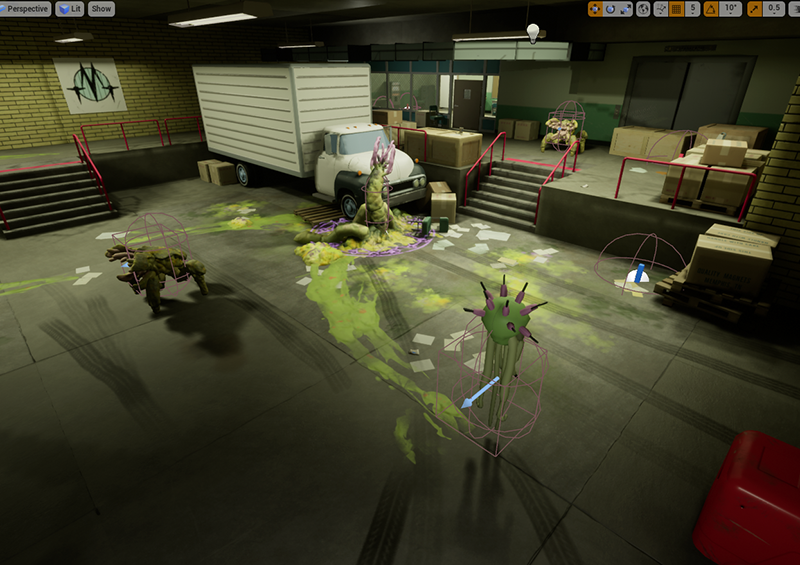Screen dimensions: 800x565
Task: Toggle the world/local coordinate globe
Action: [644, 9]
